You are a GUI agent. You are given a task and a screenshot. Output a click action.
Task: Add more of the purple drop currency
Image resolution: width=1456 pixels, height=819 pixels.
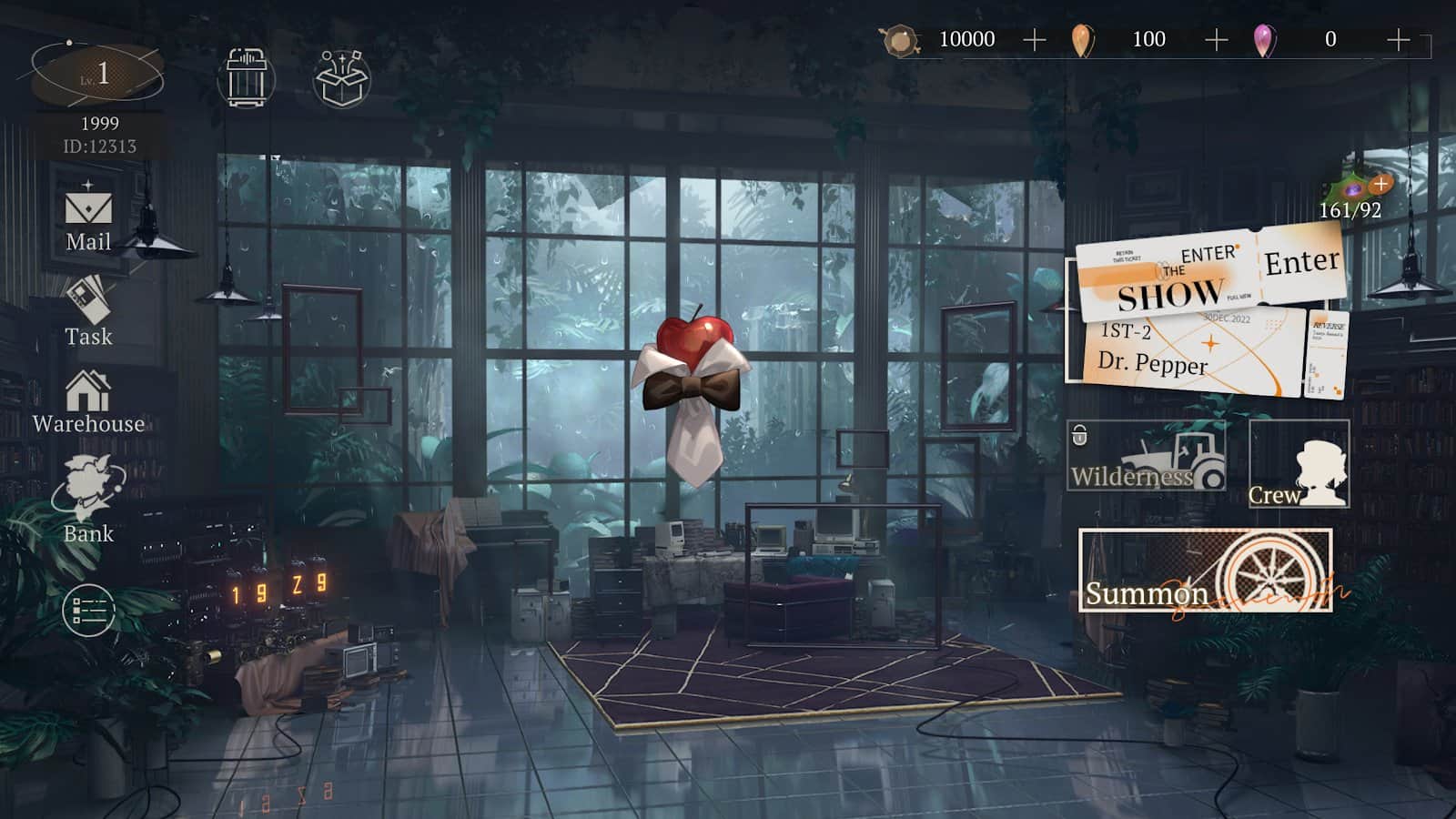pos(1398,39)
